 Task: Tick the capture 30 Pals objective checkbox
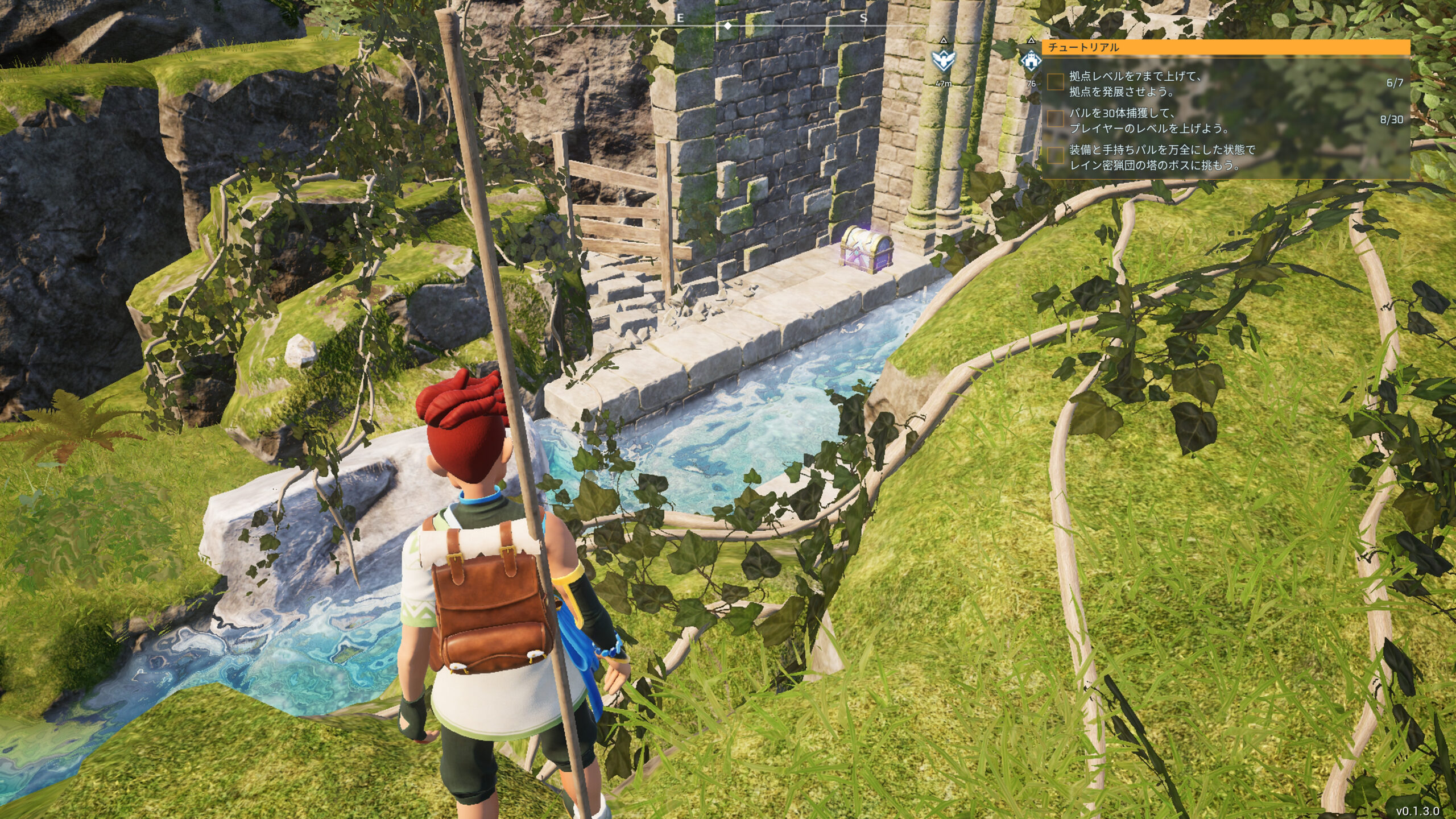[x=1056, y=119]
